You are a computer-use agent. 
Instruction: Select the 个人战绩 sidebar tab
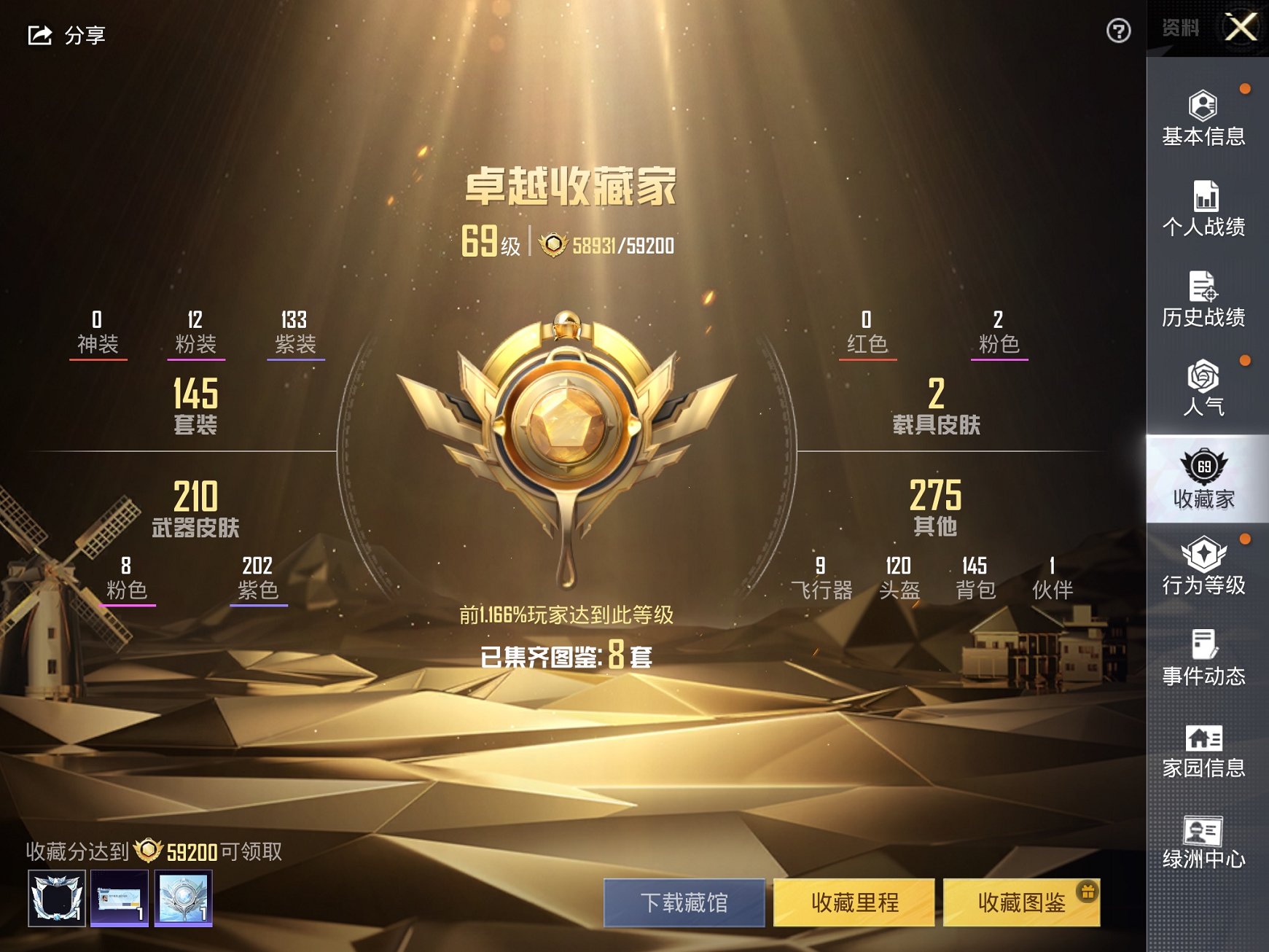click(x=1204, y=211)
